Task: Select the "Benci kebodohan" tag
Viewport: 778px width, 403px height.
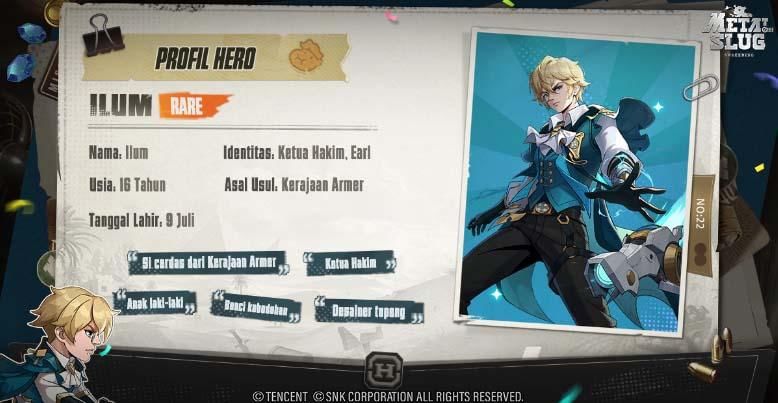Action: pyautogui.click(x=255, y=304)
